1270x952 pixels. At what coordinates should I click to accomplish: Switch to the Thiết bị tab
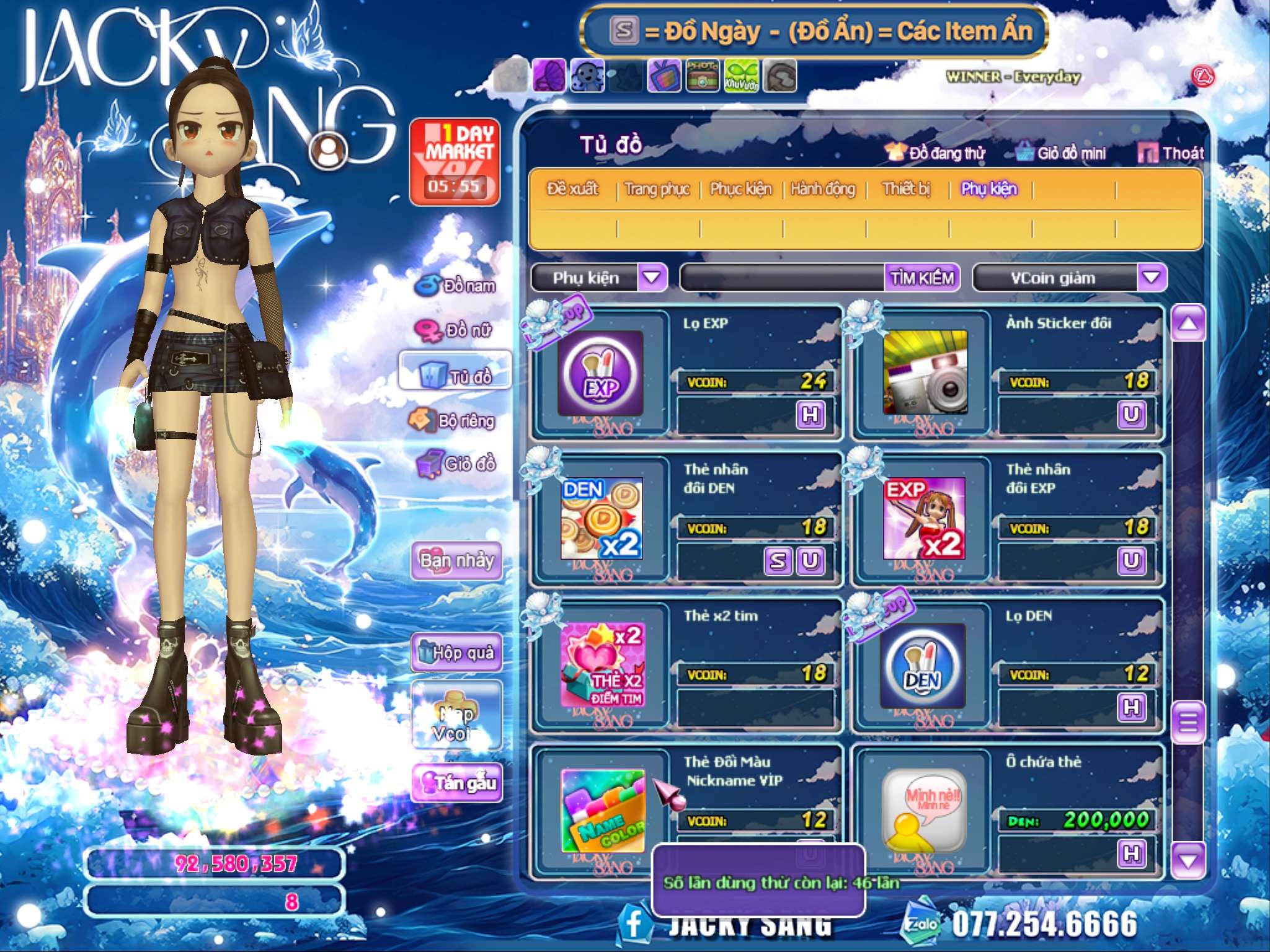906,189
